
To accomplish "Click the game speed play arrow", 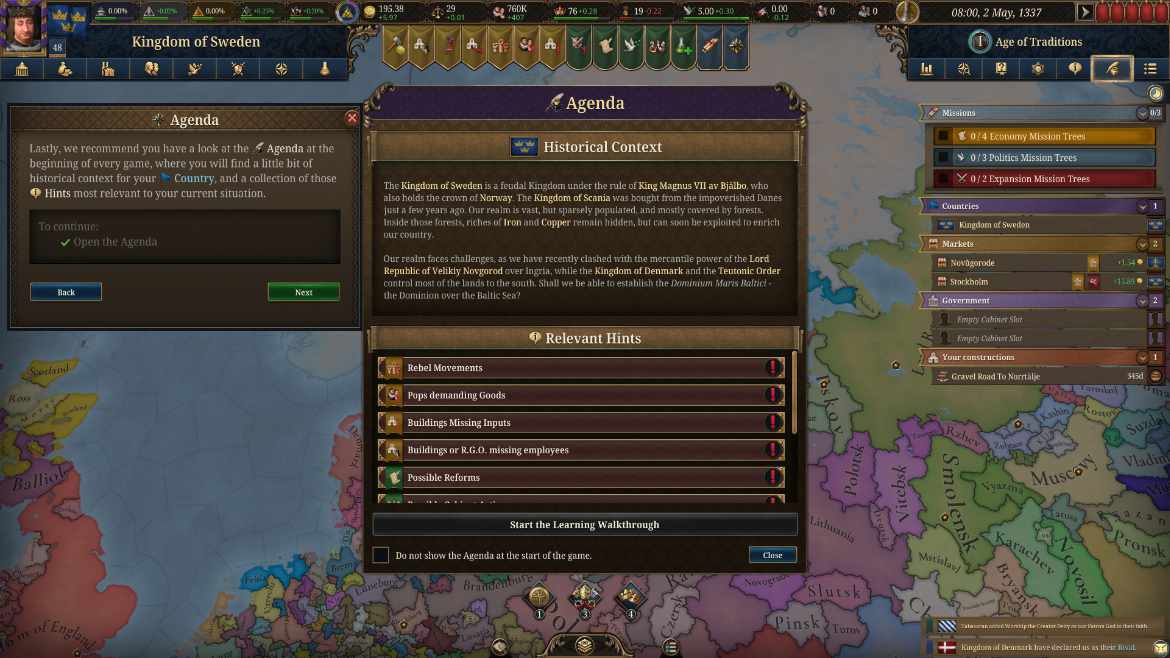I will click(1085, 13).
